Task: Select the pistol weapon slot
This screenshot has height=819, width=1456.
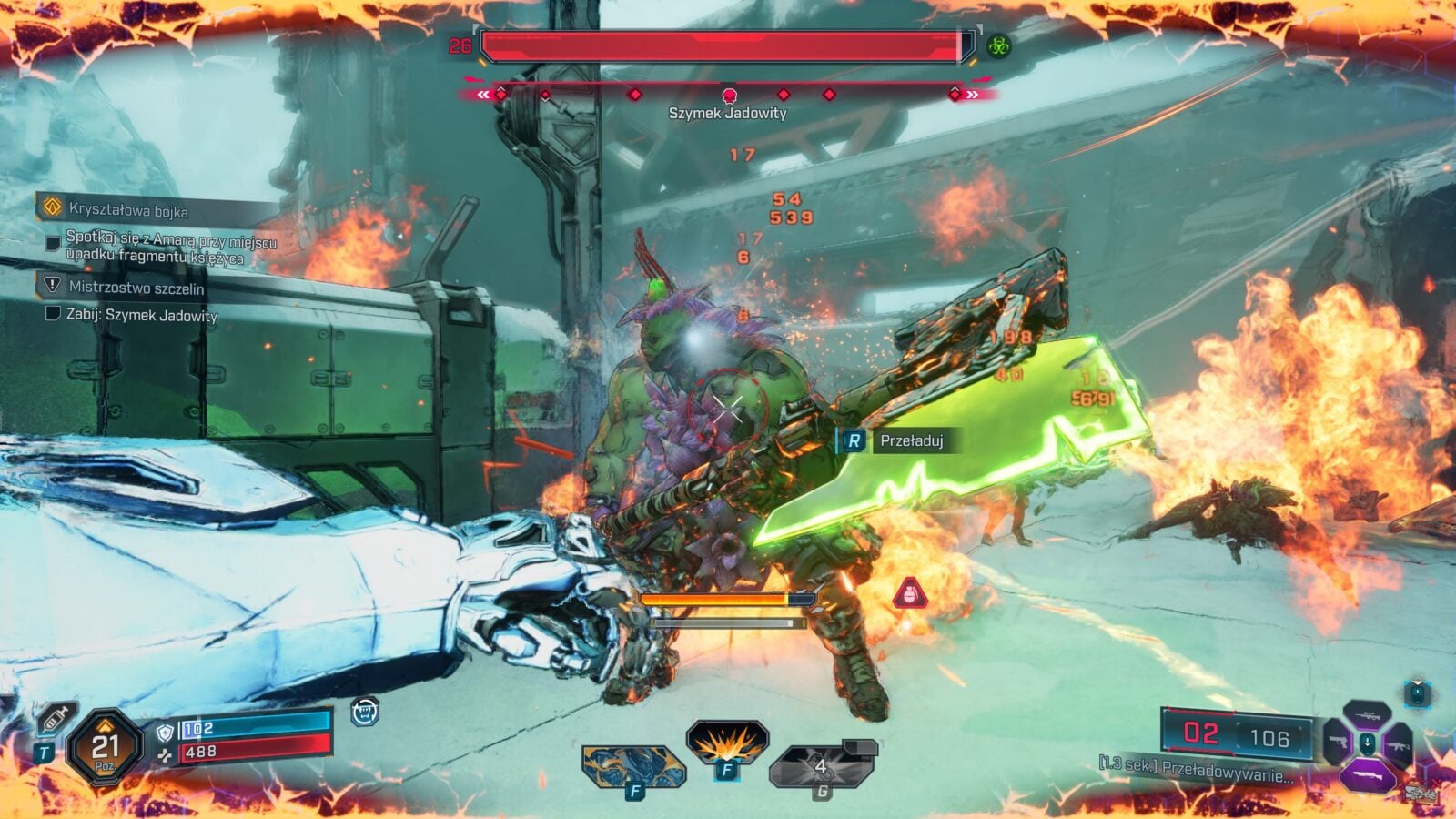Action: [1336, 743]
